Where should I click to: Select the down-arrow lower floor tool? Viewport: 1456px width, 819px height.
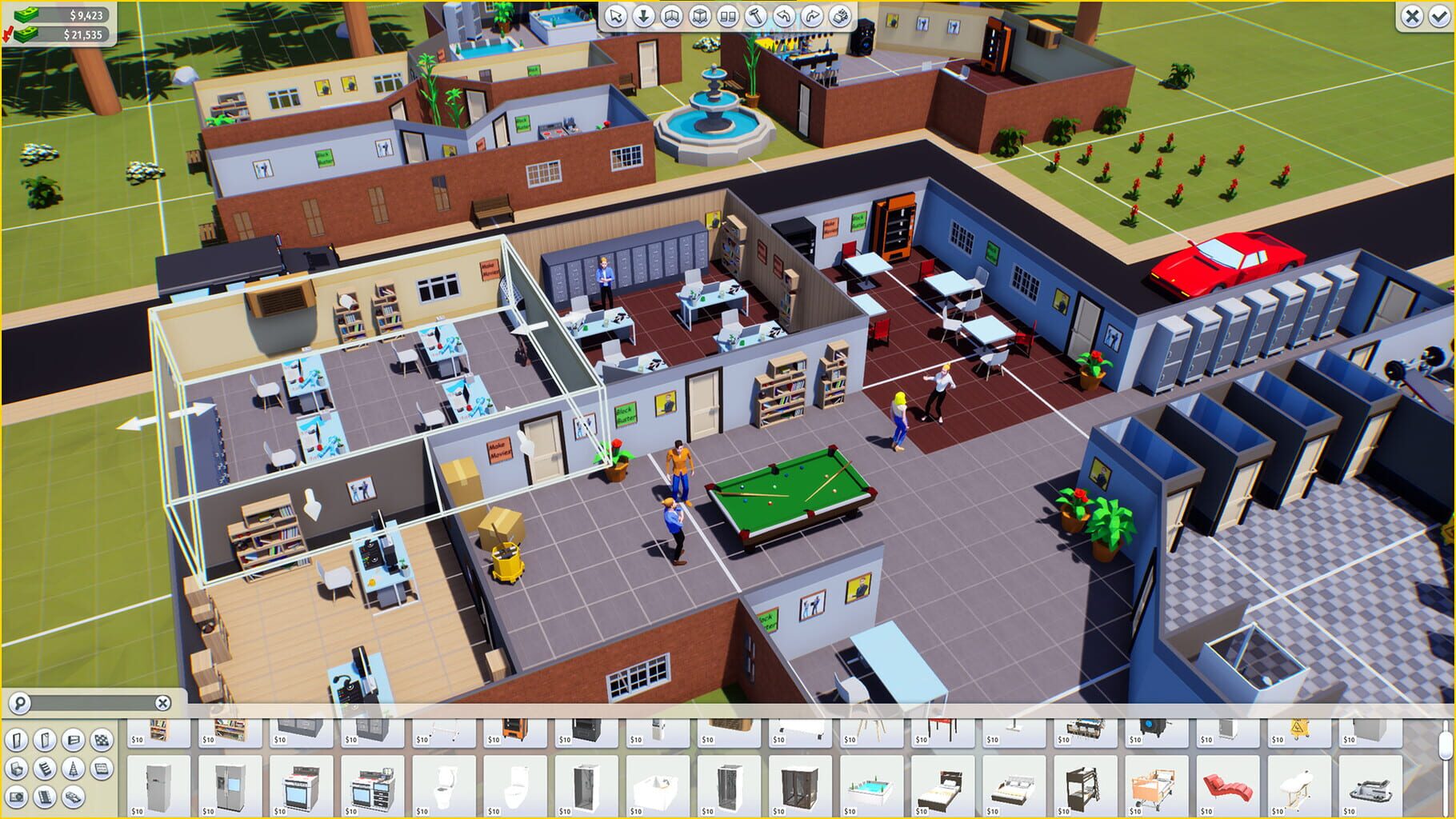tap(643, 16)
